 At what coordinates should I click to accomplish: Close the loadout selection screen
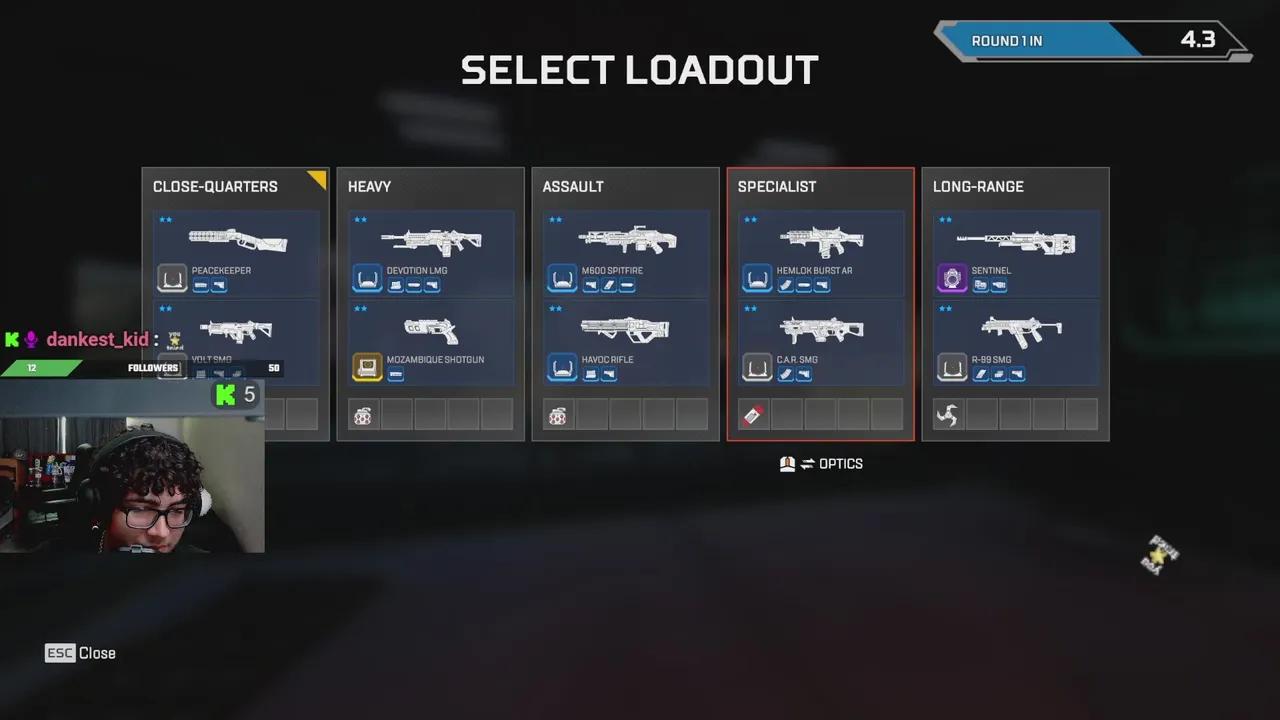click(x=80, y=653)
